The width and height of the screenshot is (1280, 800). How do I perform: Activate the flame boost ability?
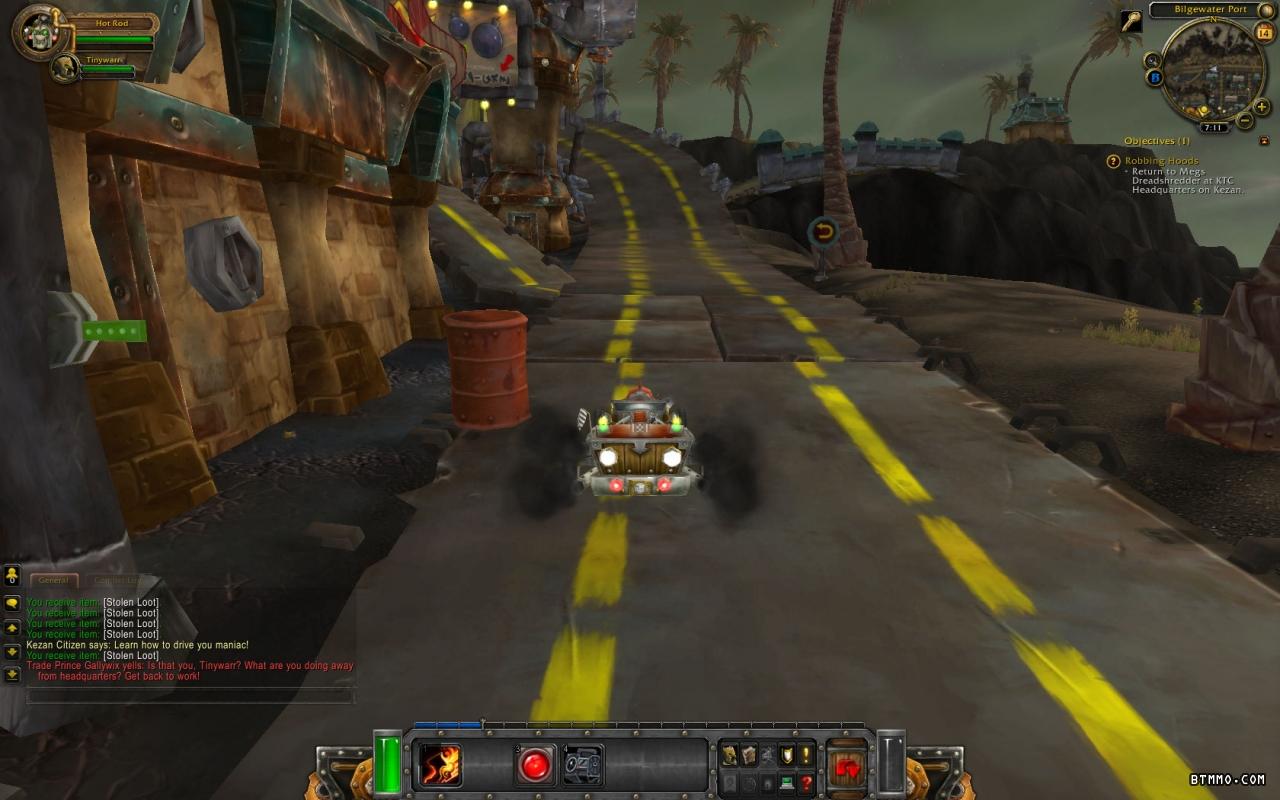coord(440,766)
